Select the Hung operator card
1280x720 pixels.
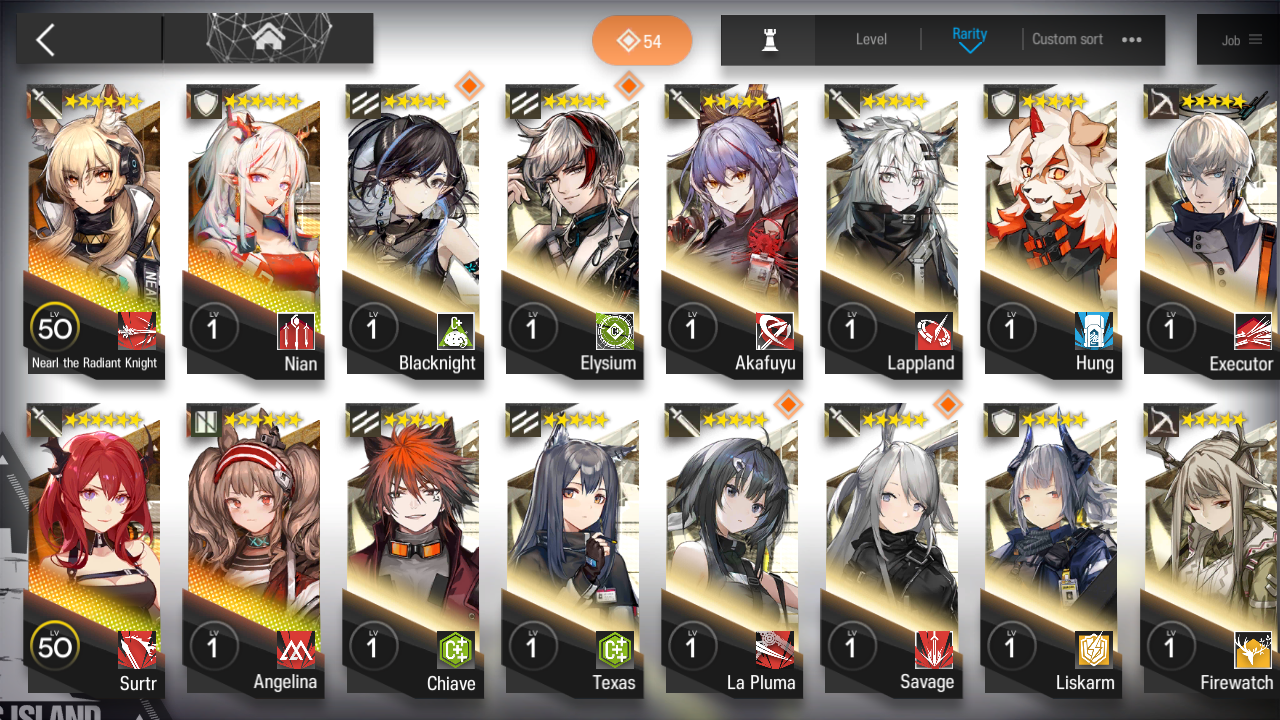click(1050, 230)
